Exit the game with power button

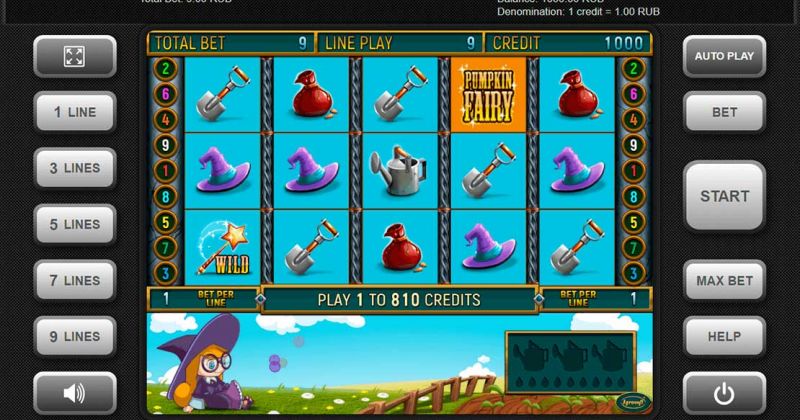[x=724, y=393]
